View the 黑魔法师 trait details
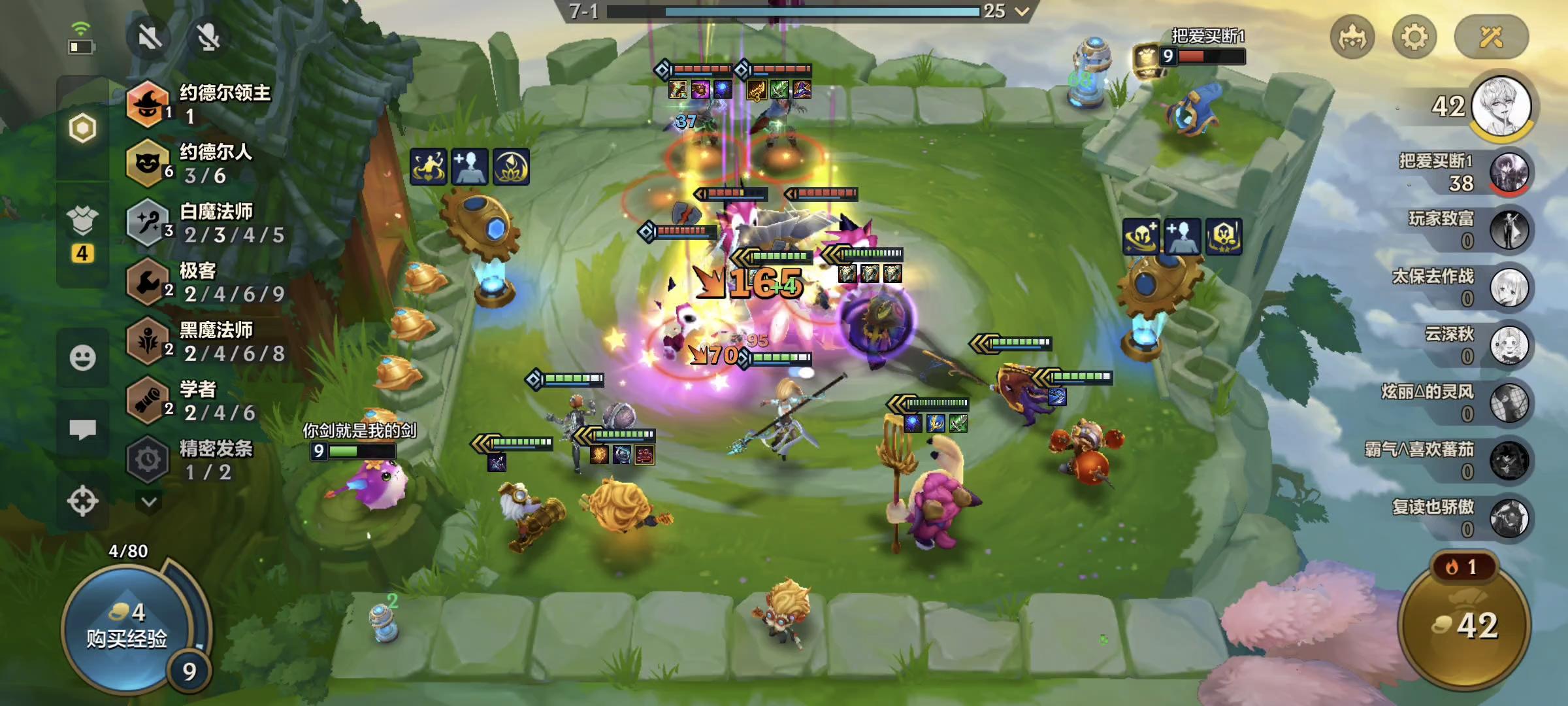 206,341
